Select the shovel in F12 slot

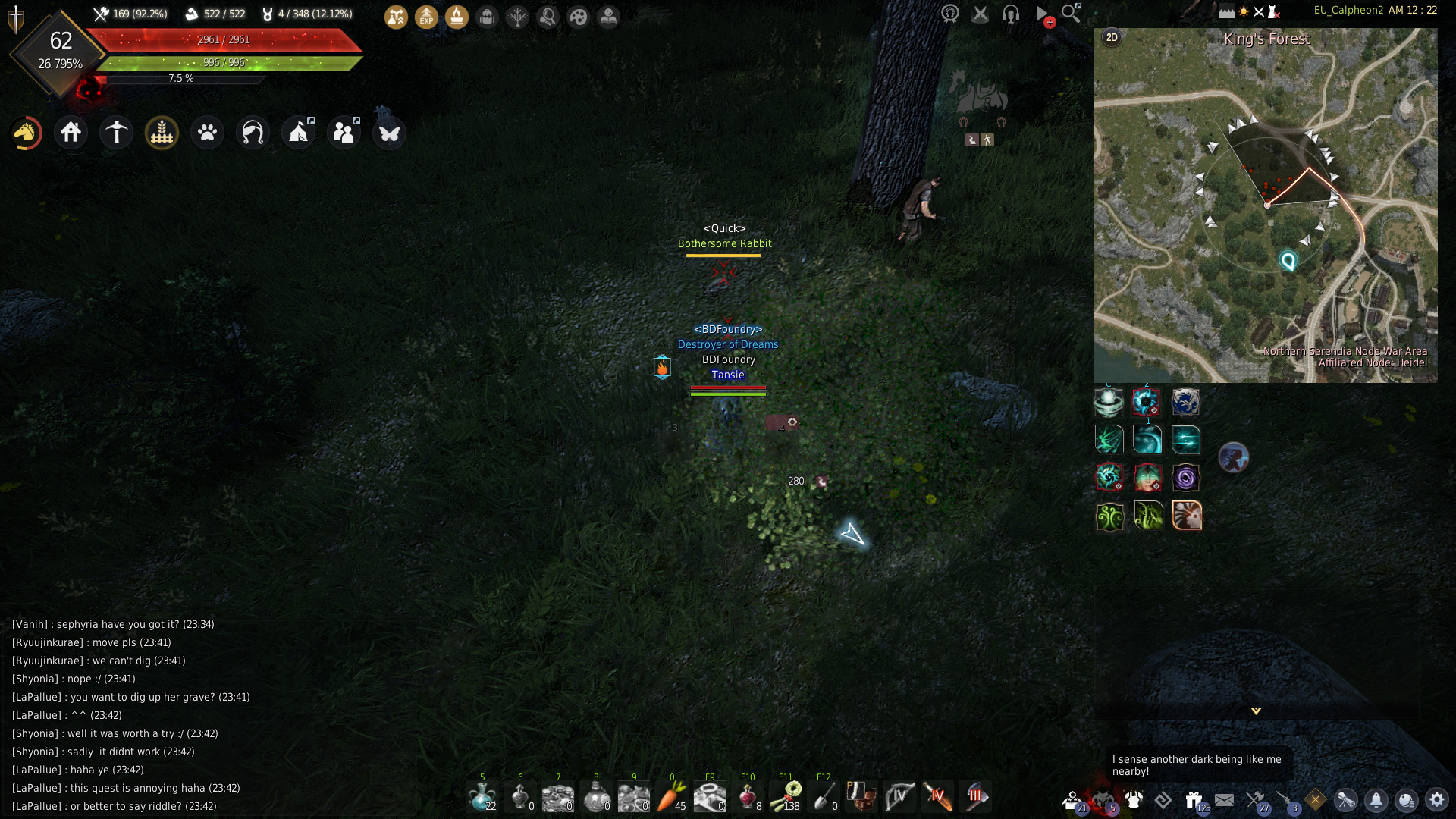point(824,797)
